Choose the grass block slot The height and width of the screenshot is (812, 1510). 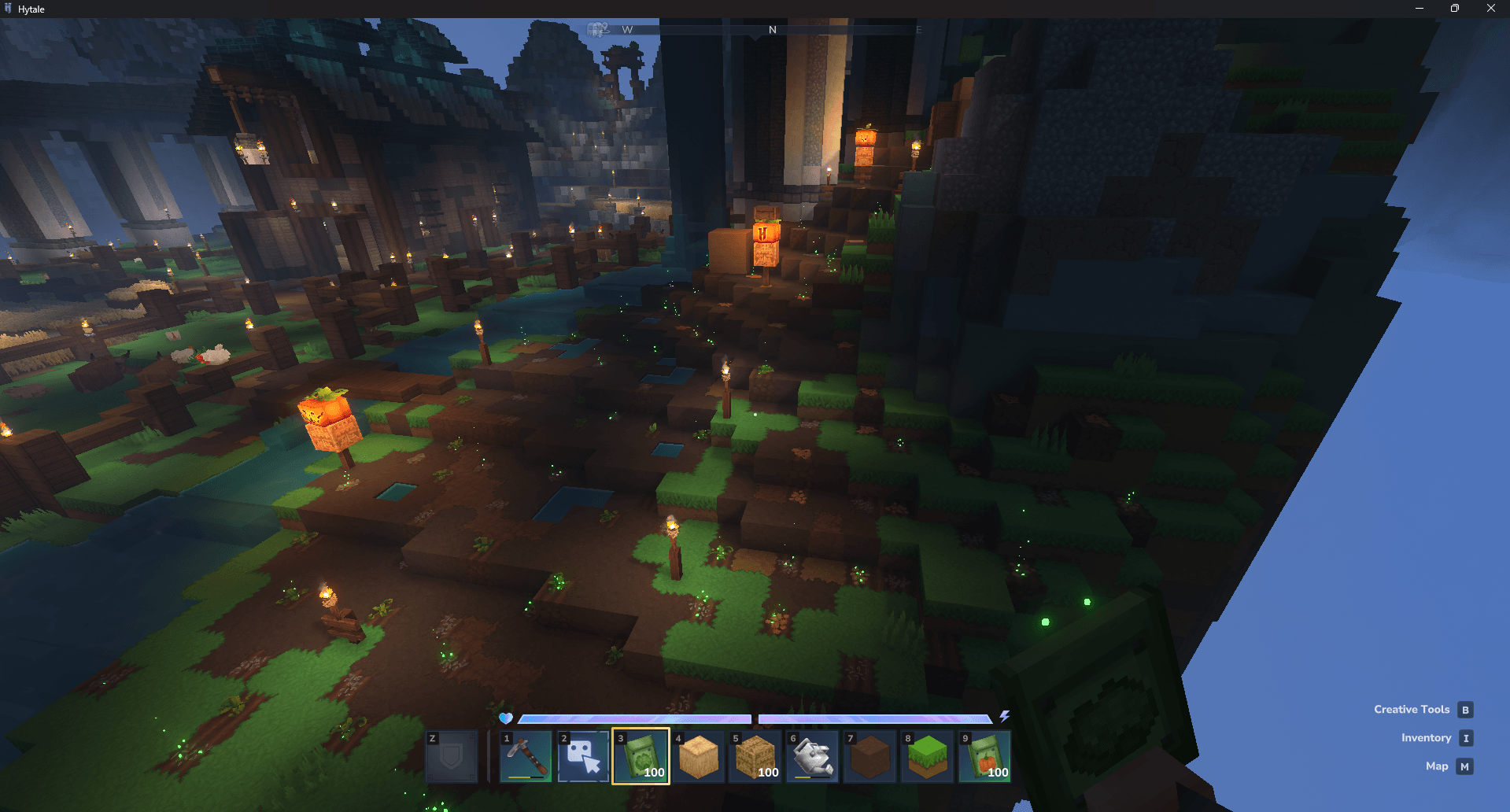928,756
